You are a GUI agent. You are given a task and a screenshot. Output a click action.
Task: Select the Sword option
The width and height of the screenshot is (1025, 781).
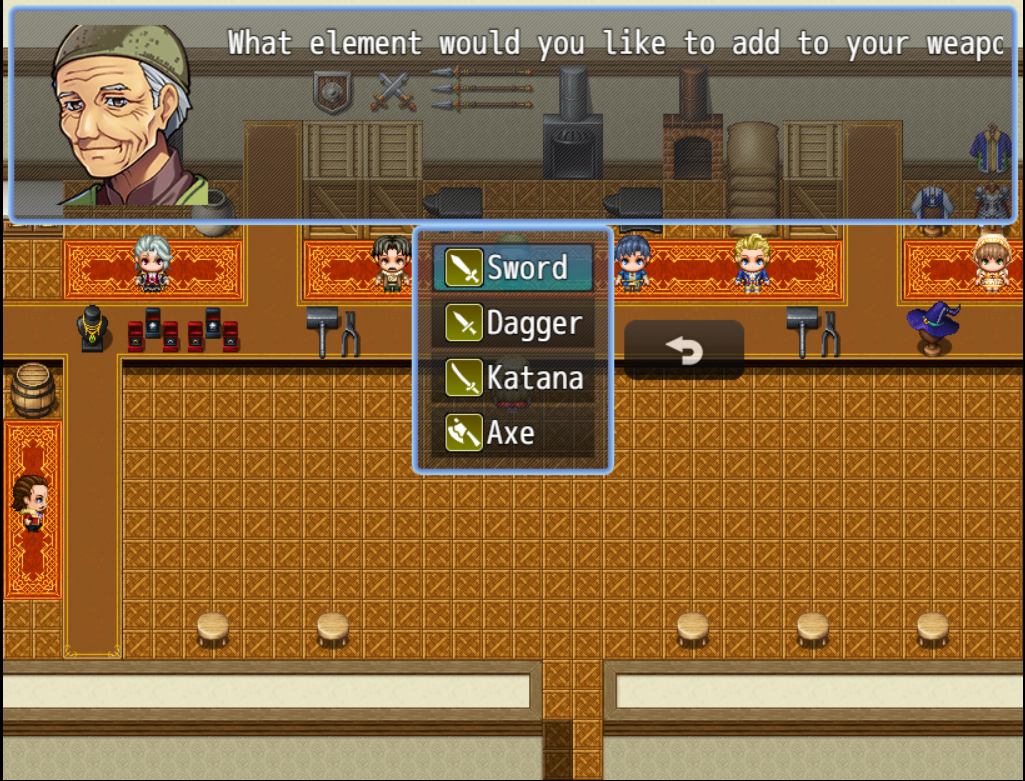click(512, 268)
